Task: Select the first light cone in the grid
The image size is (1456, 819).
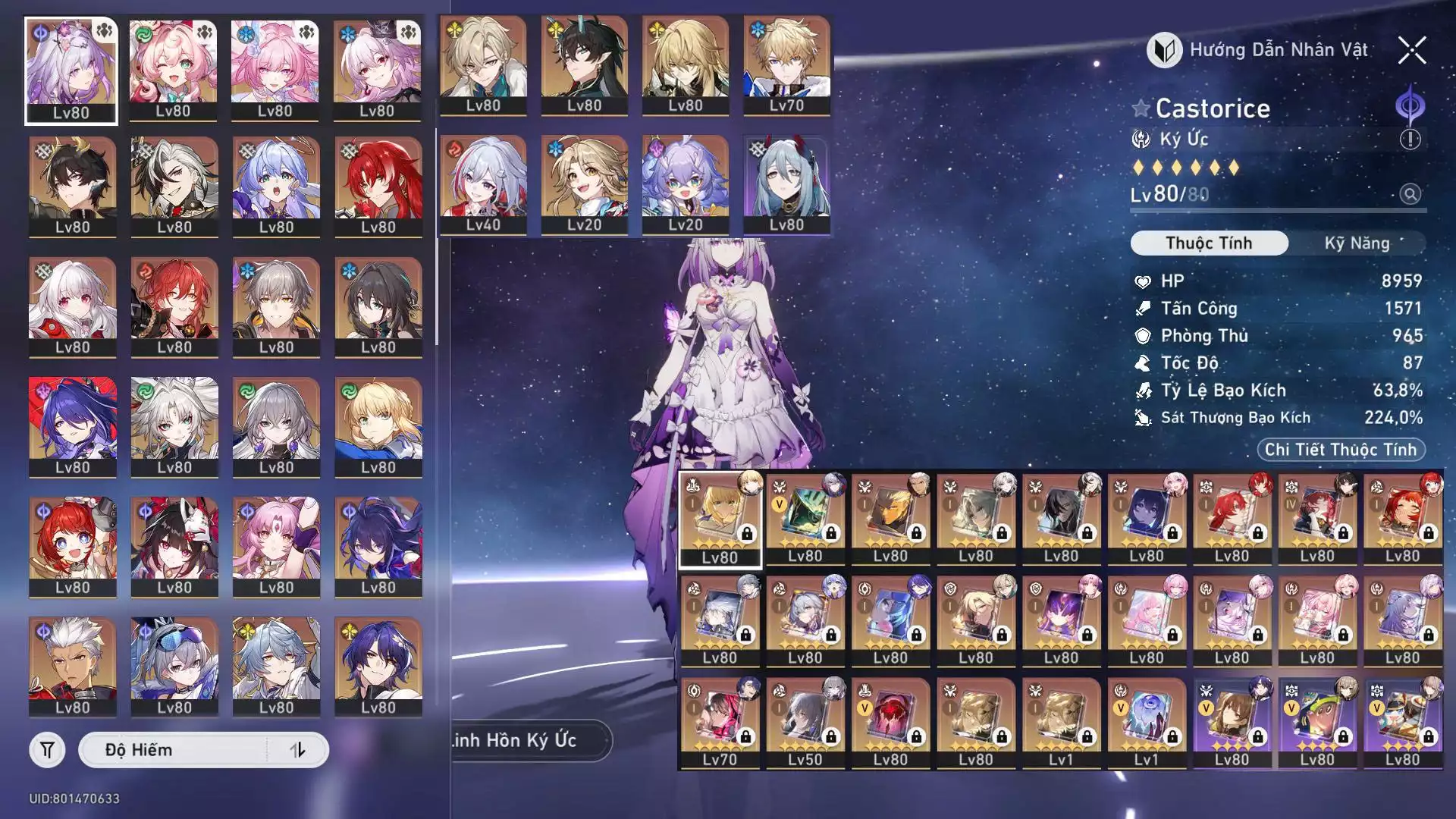Action: [x=720, y=519]
